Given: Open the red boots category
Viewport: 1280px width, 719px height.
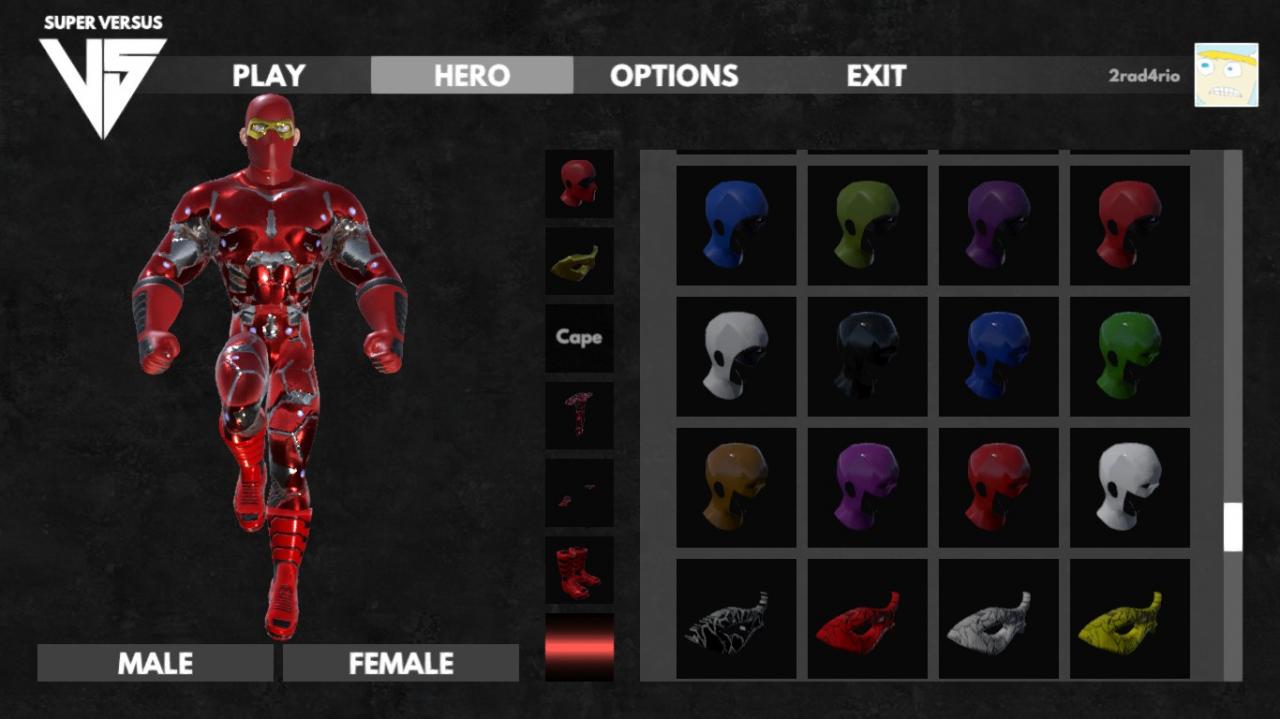Looking at the screenshot, I should [x=579, y=570].
